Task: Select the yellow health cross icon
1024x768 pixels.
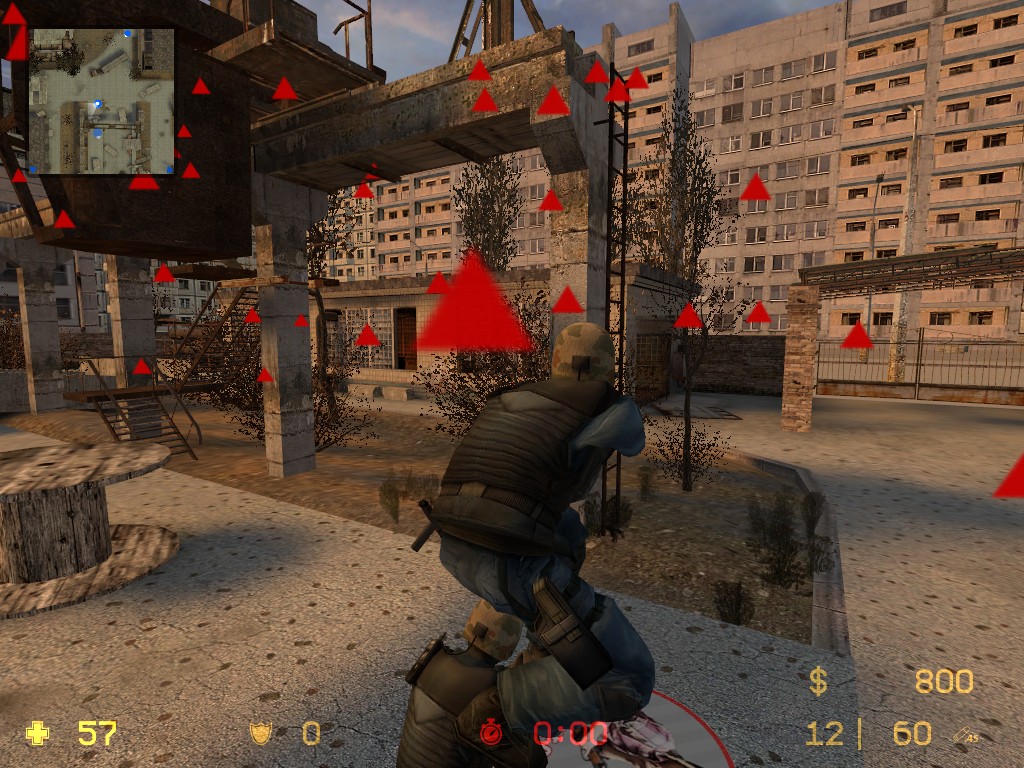Action: pos(38,734)
